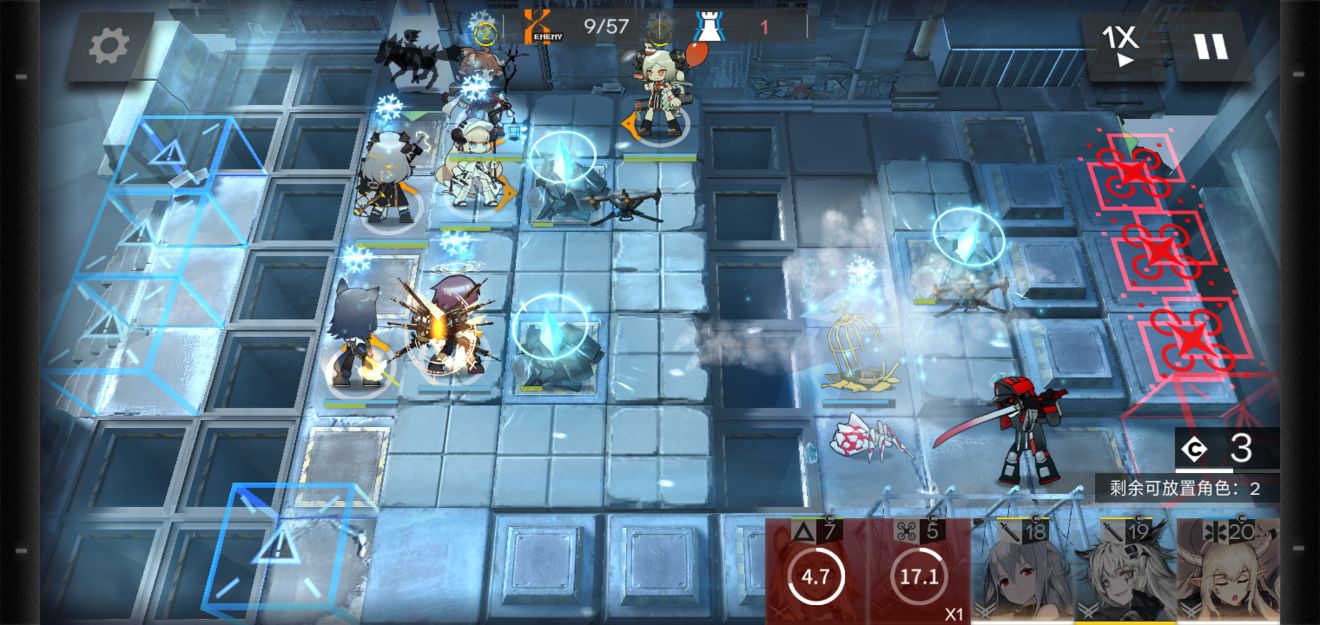Select the cost 20 horned operator card
Image resolution: width=1320 pixels, height=625 pixels.
[x=1227, y=572]
